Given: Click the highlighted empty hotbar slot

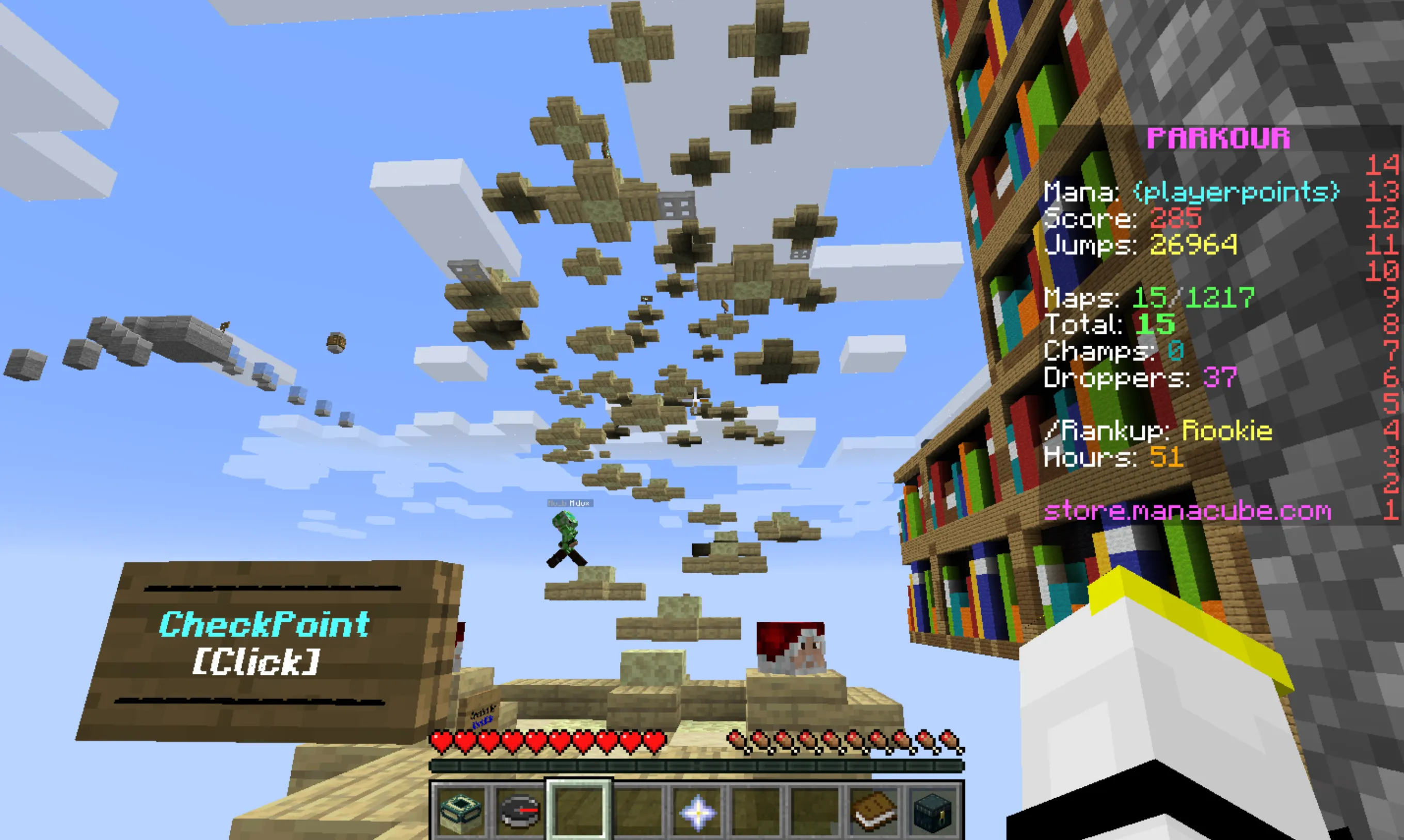Looking at the screenshot, I should click(x=579, y=810).
